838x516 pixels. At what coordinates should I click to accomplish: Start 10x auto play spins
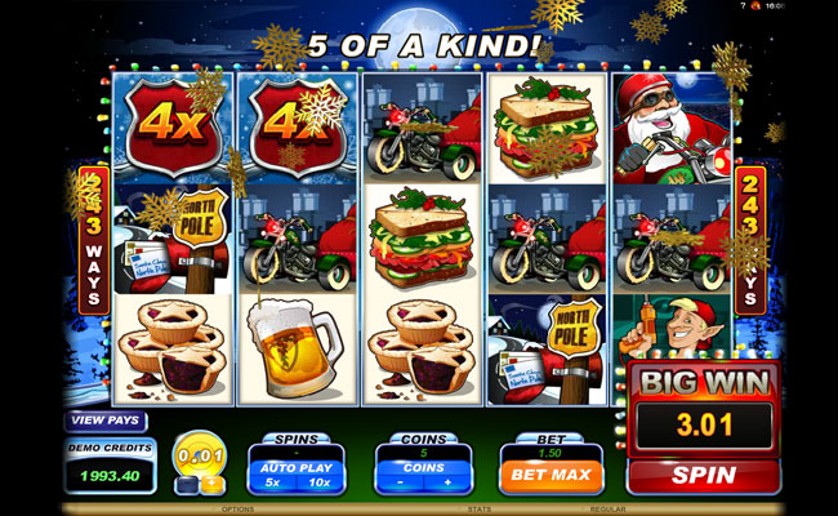click(x=319, y=484)
